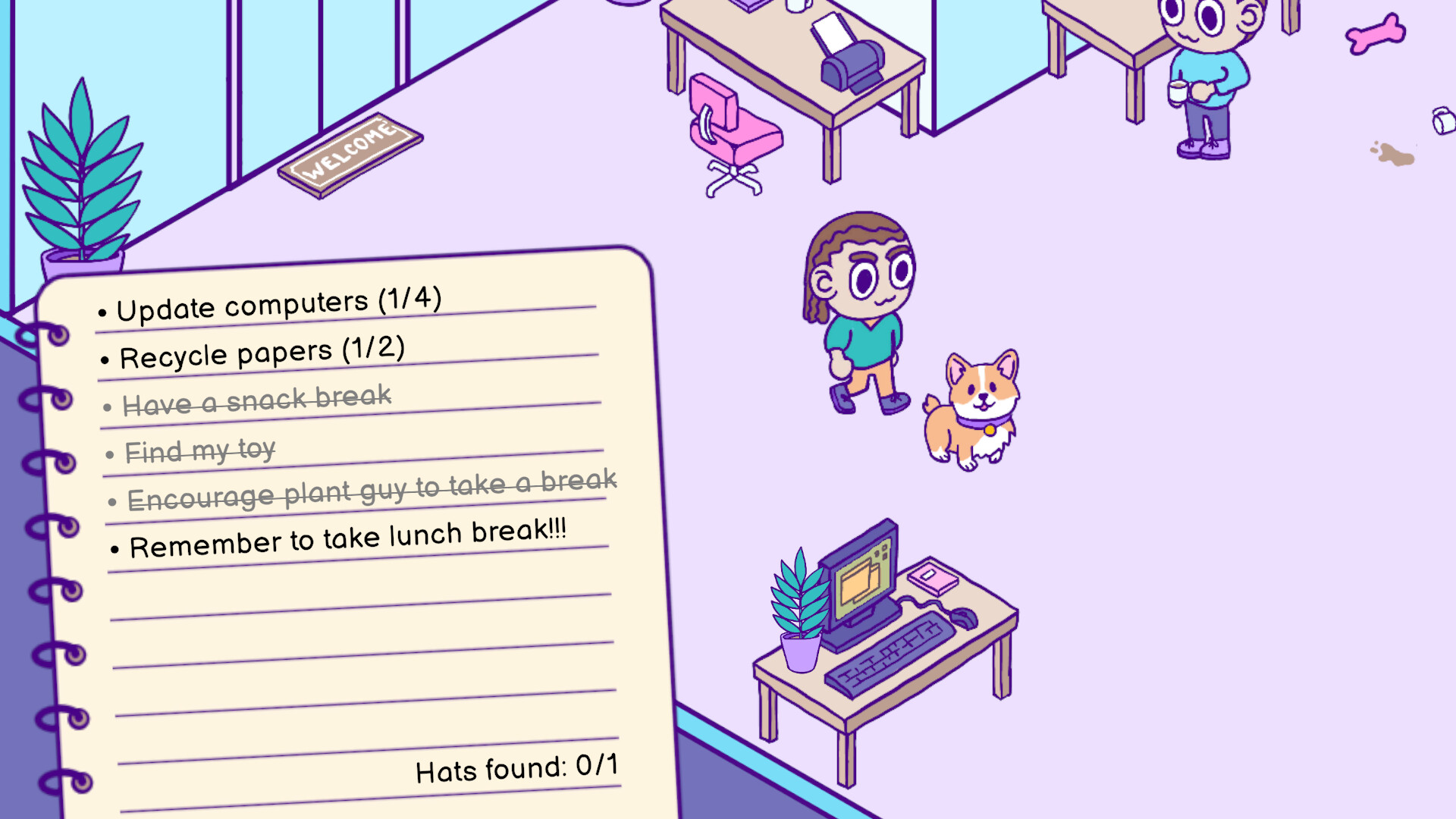Expand the 'Encourage plant guy' completed task
This screenshot has height=819, width=1456.
[372, 489]
